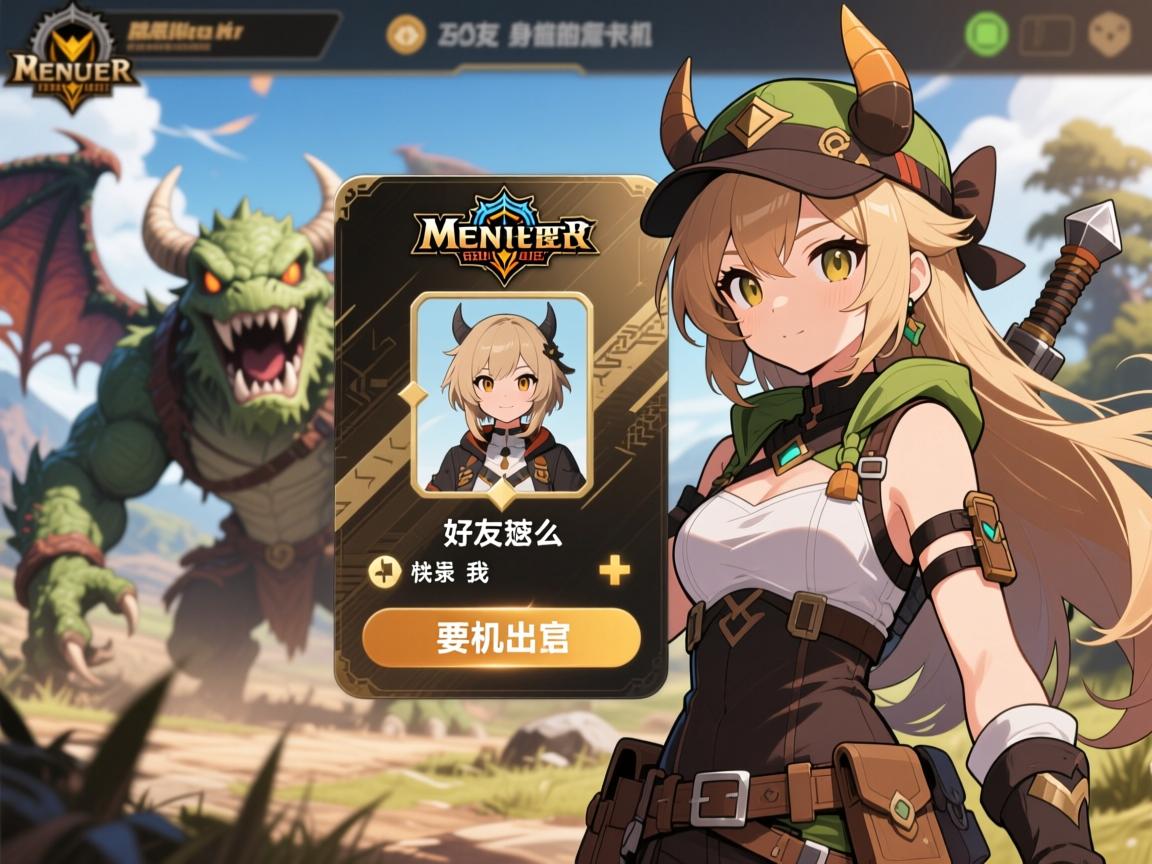Click the green circular button in the top bar
The width and height of the screenshot is (1152, 864).
(988, 34)
